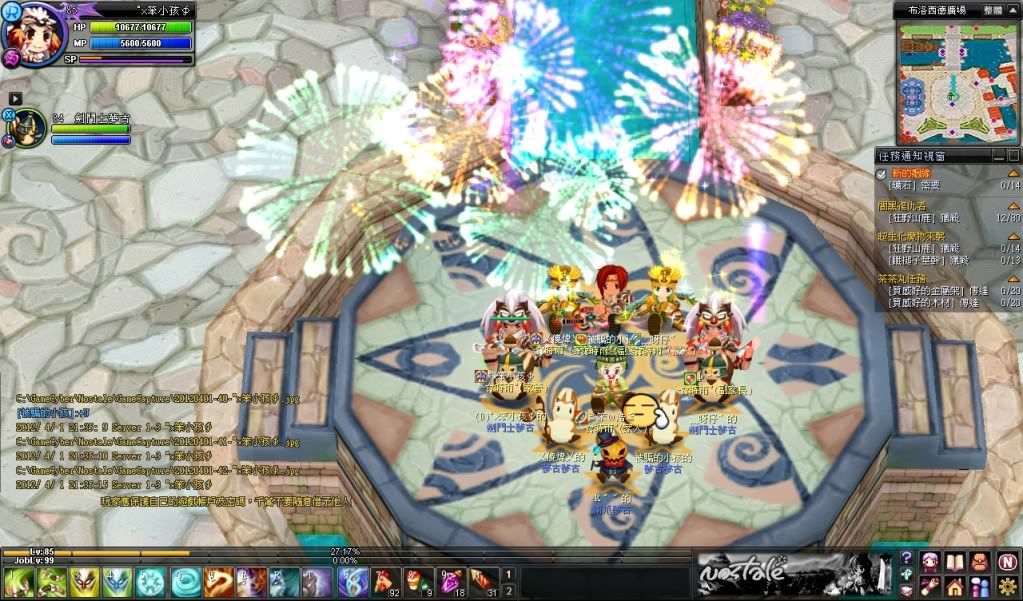1023x601 pixels.
Task: Select the pet portrait of 劍鬥士夢吉
Action: [26, 130]
